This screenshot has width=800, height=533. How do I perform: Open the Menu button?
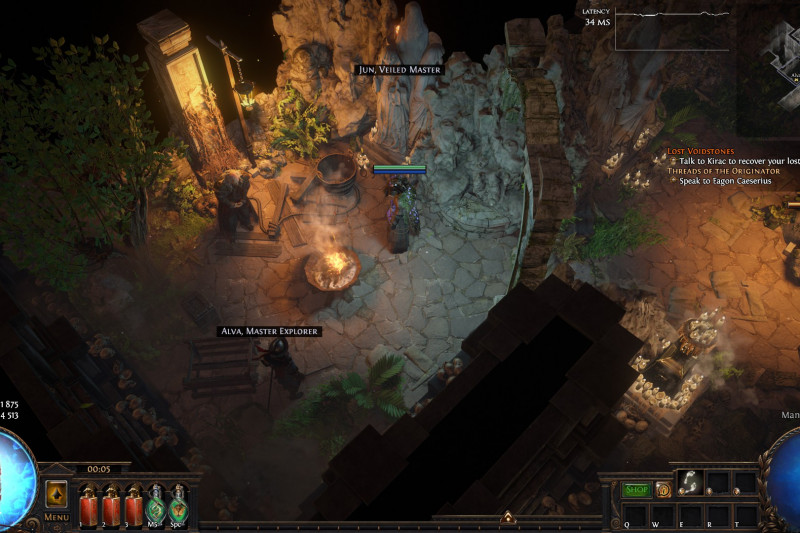(x=56, y=517)
